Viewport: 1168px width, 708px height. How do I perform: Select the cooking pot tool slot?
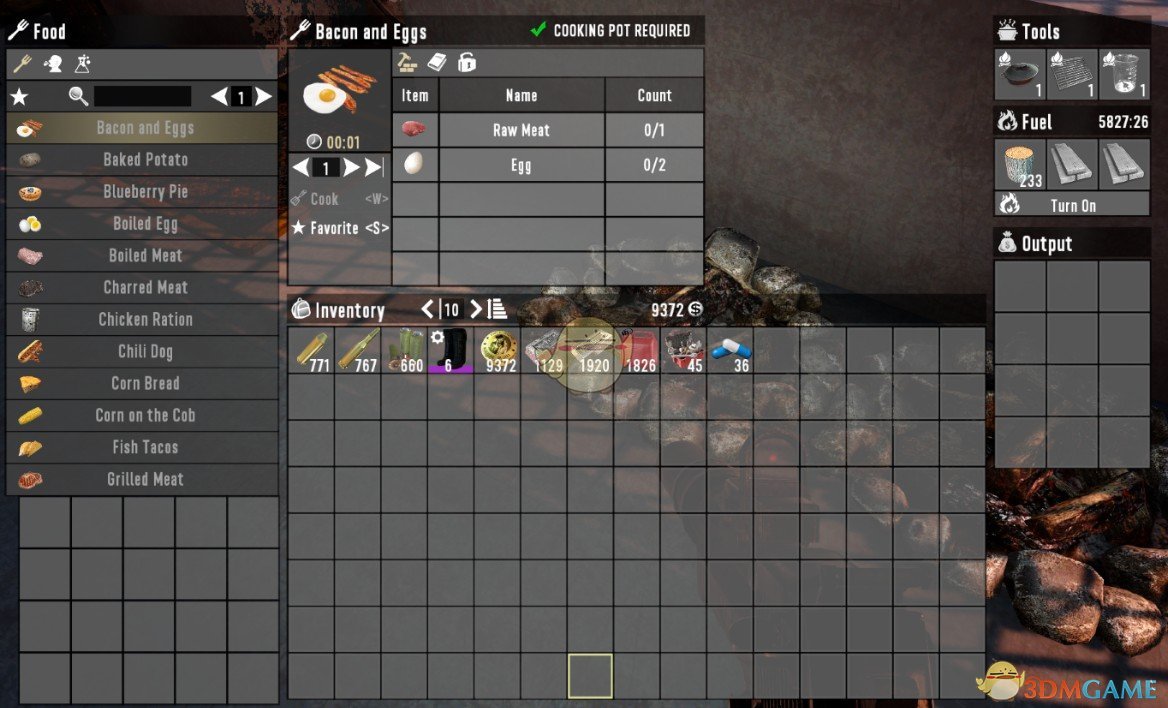1020,74
